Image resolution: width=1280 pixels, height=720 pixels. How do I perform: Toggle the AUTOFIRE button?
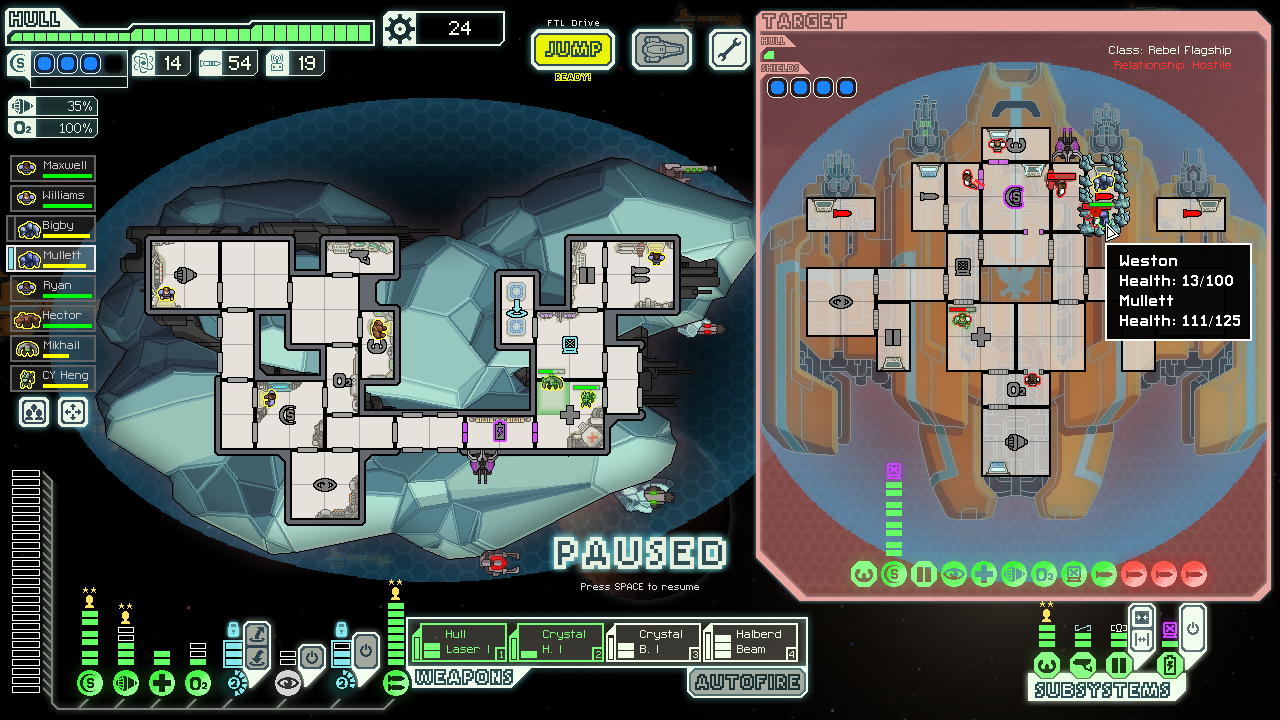click(x=747, y=682)
